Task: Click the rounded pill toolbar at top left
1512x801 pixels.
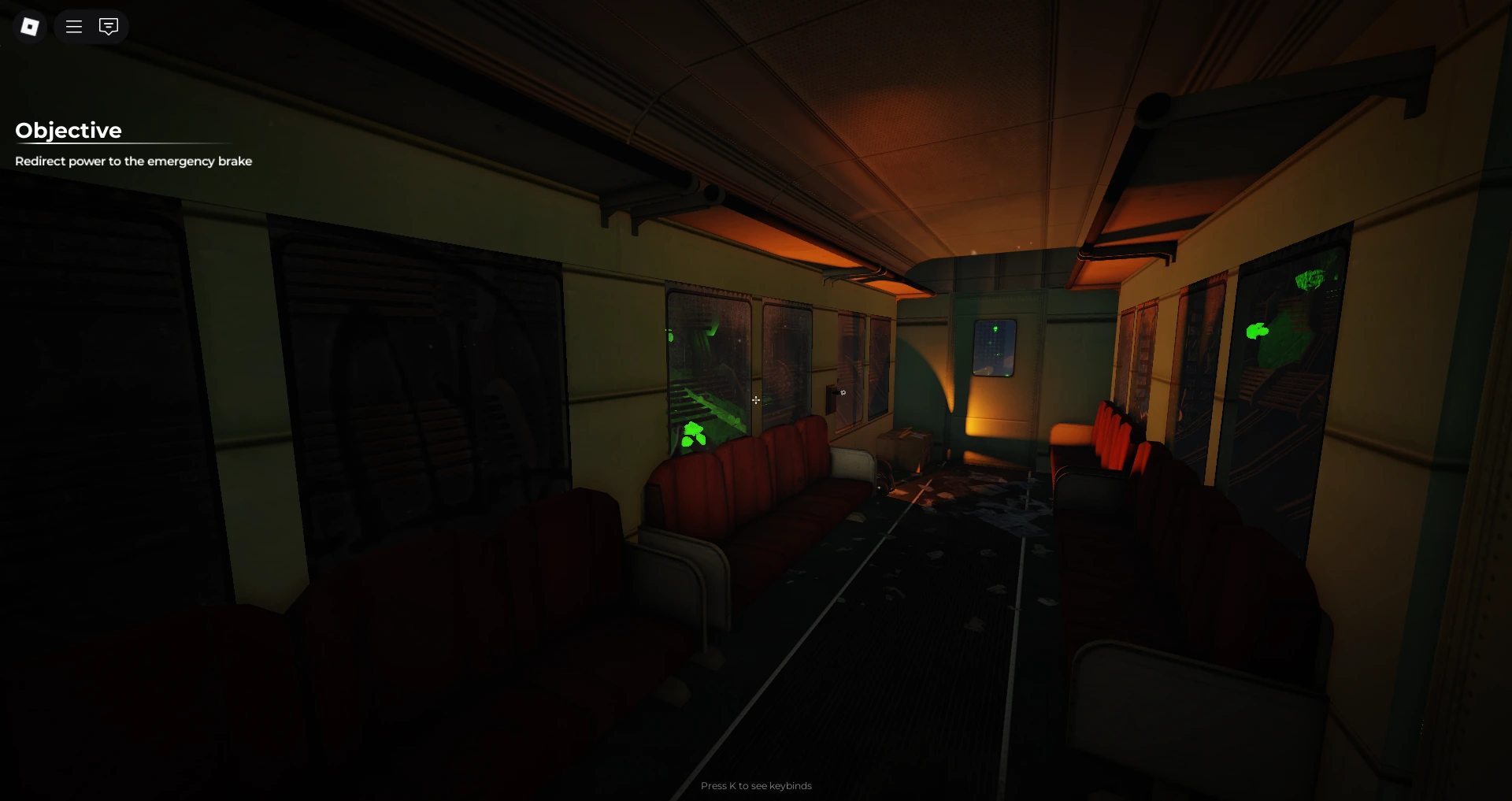Action: (91, 26)
